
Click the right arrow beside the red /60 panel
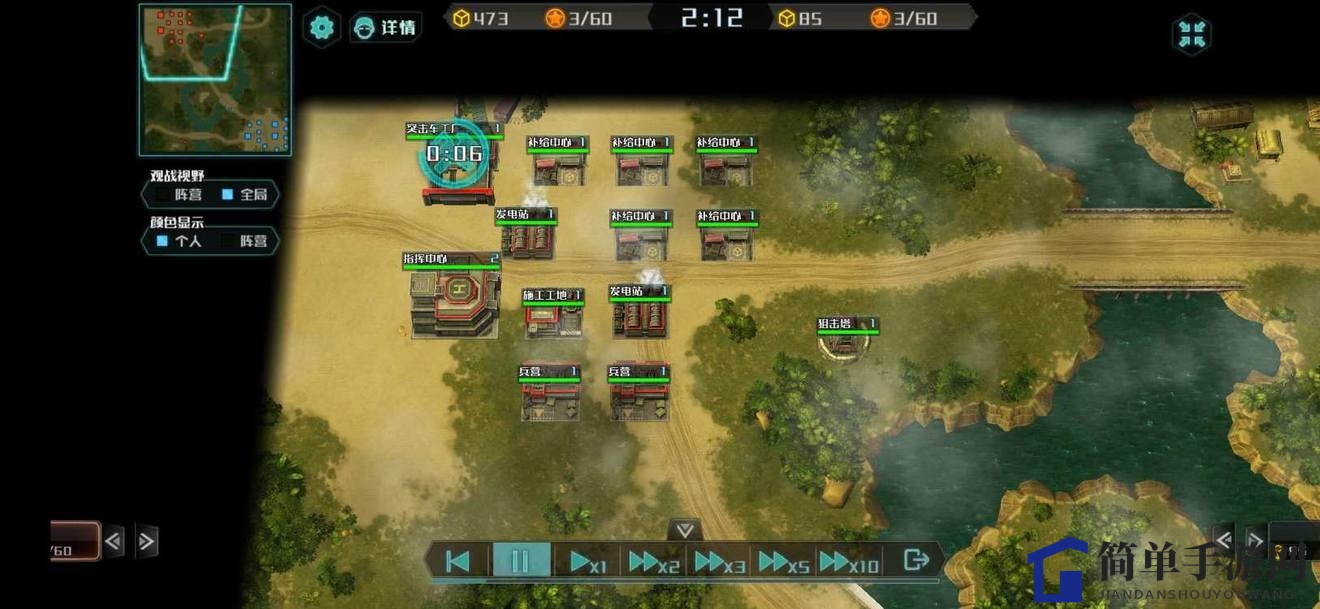[x=147, y=542]
